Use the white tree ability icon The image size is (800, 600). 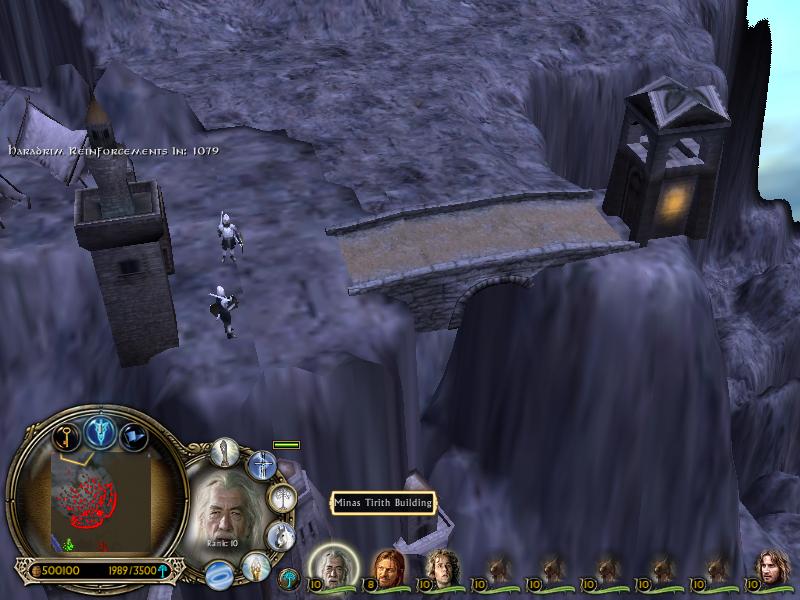283,497
